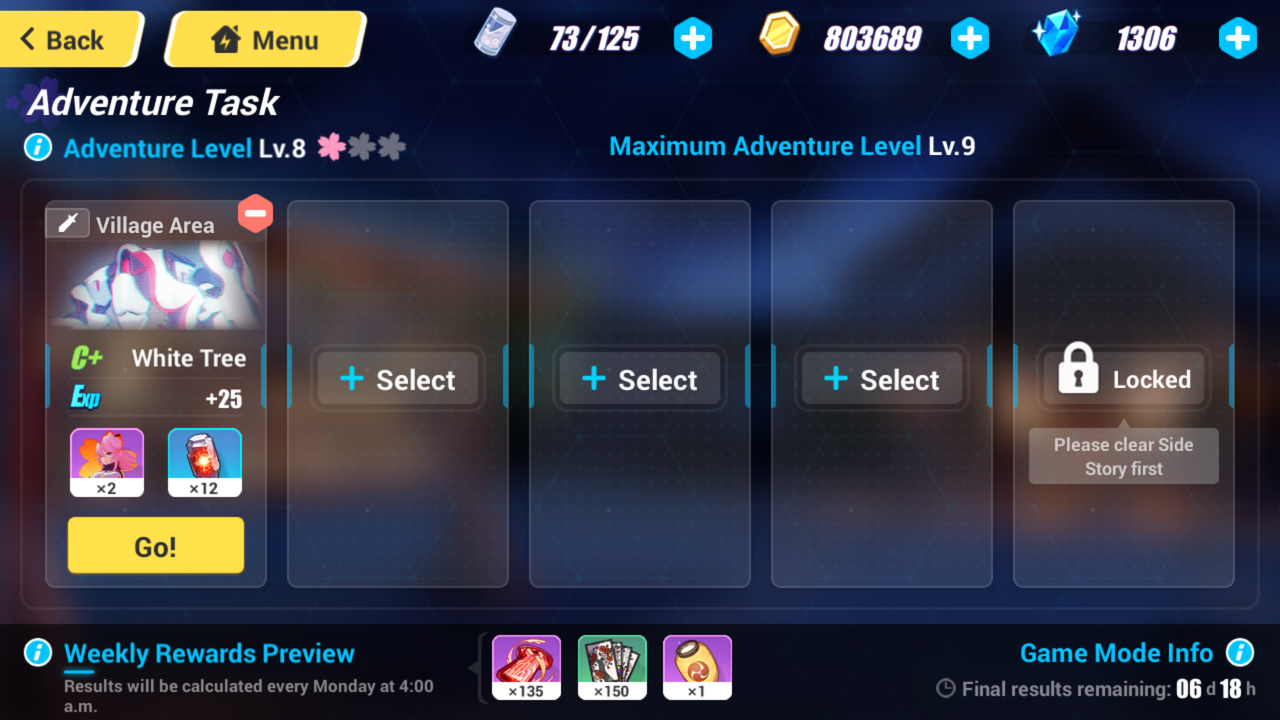1280x720 pixels.
Task: Click the ×1 golden bell reward icon
Action: (x=696, y=666)
